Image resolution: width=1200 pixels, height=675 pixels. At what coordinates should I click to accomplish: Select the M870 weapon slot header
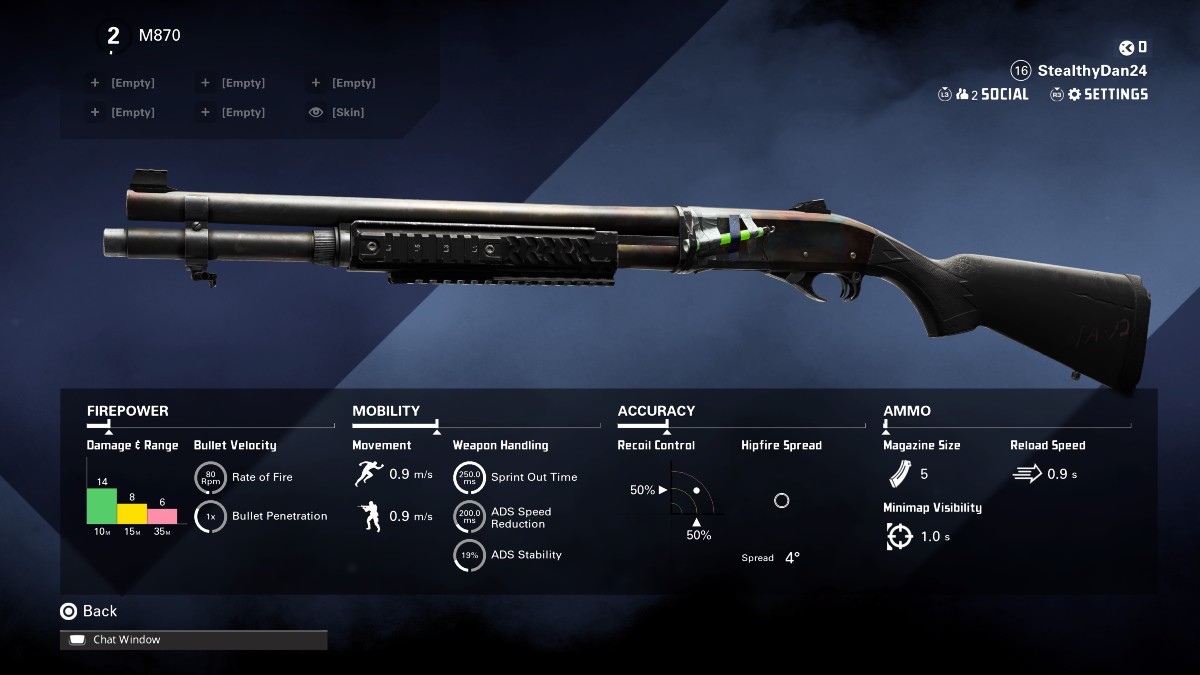coord(159,36)
